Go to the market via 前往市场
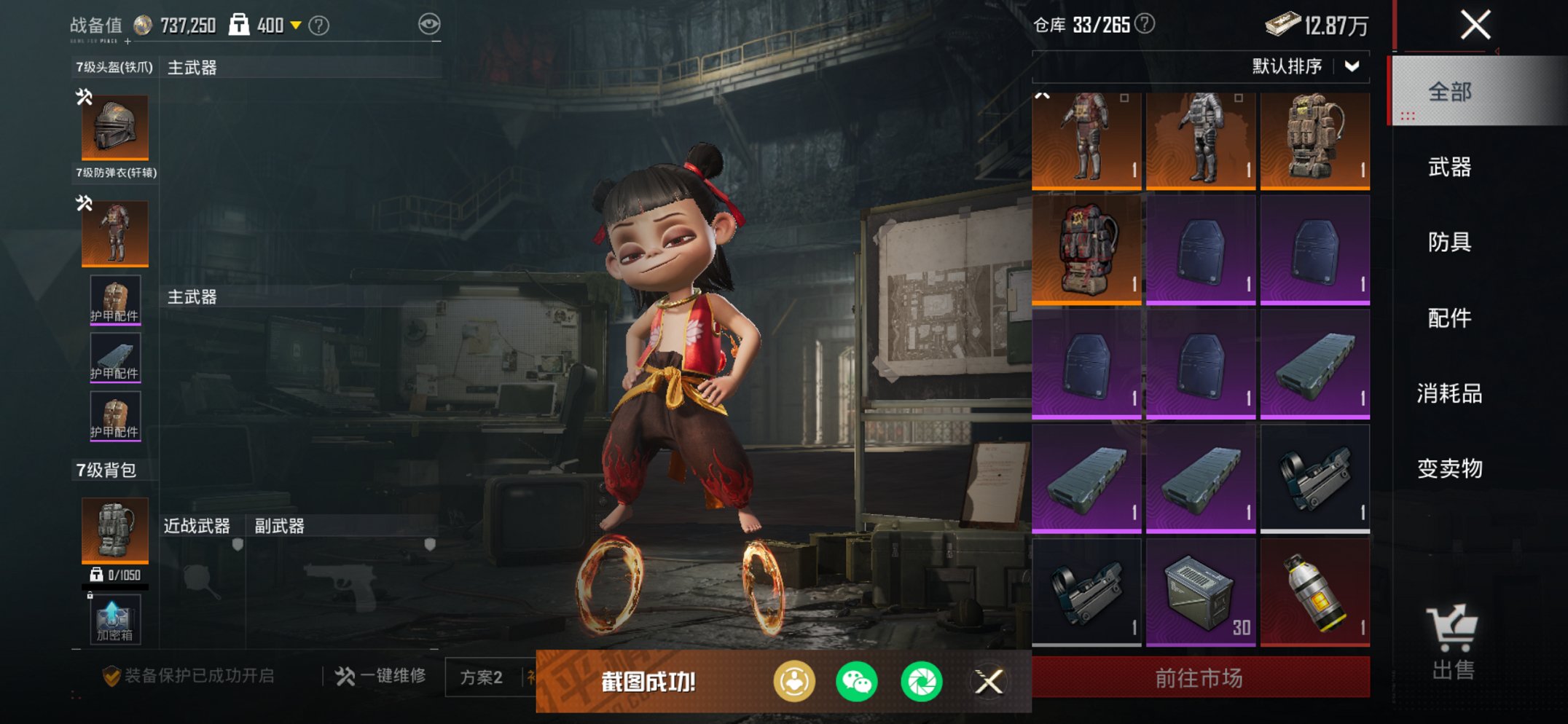The image size is (1568, 724). pos(1200,678)
